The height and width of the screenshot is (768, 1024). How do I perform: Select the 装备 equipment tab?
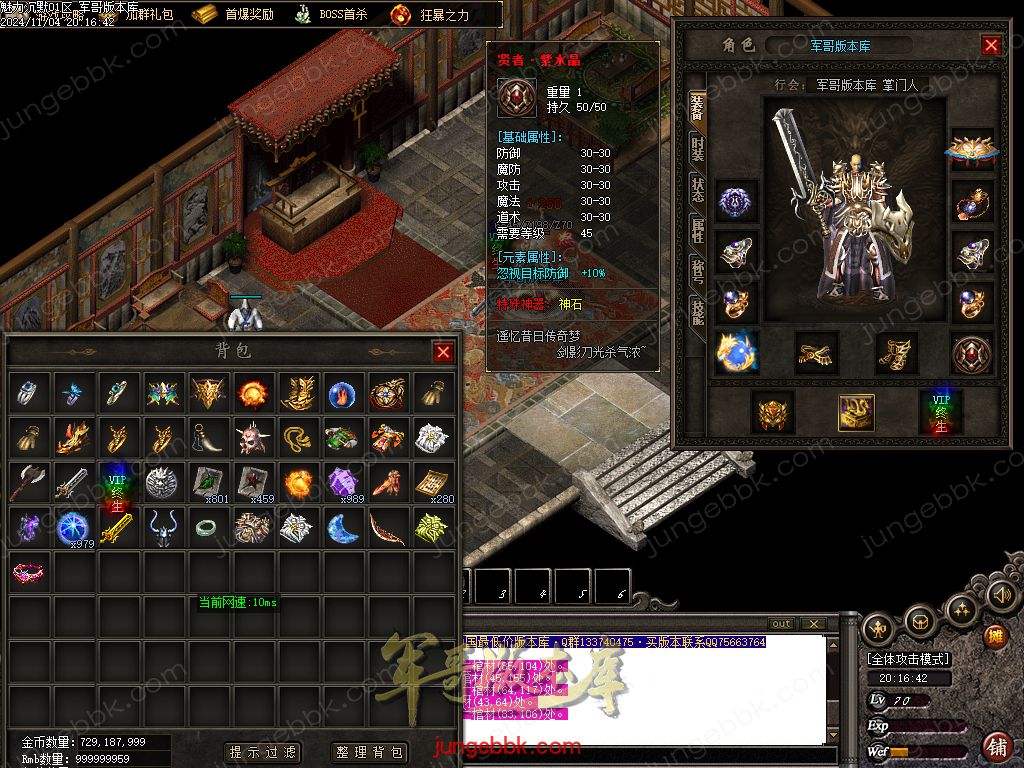click(697, 110)
